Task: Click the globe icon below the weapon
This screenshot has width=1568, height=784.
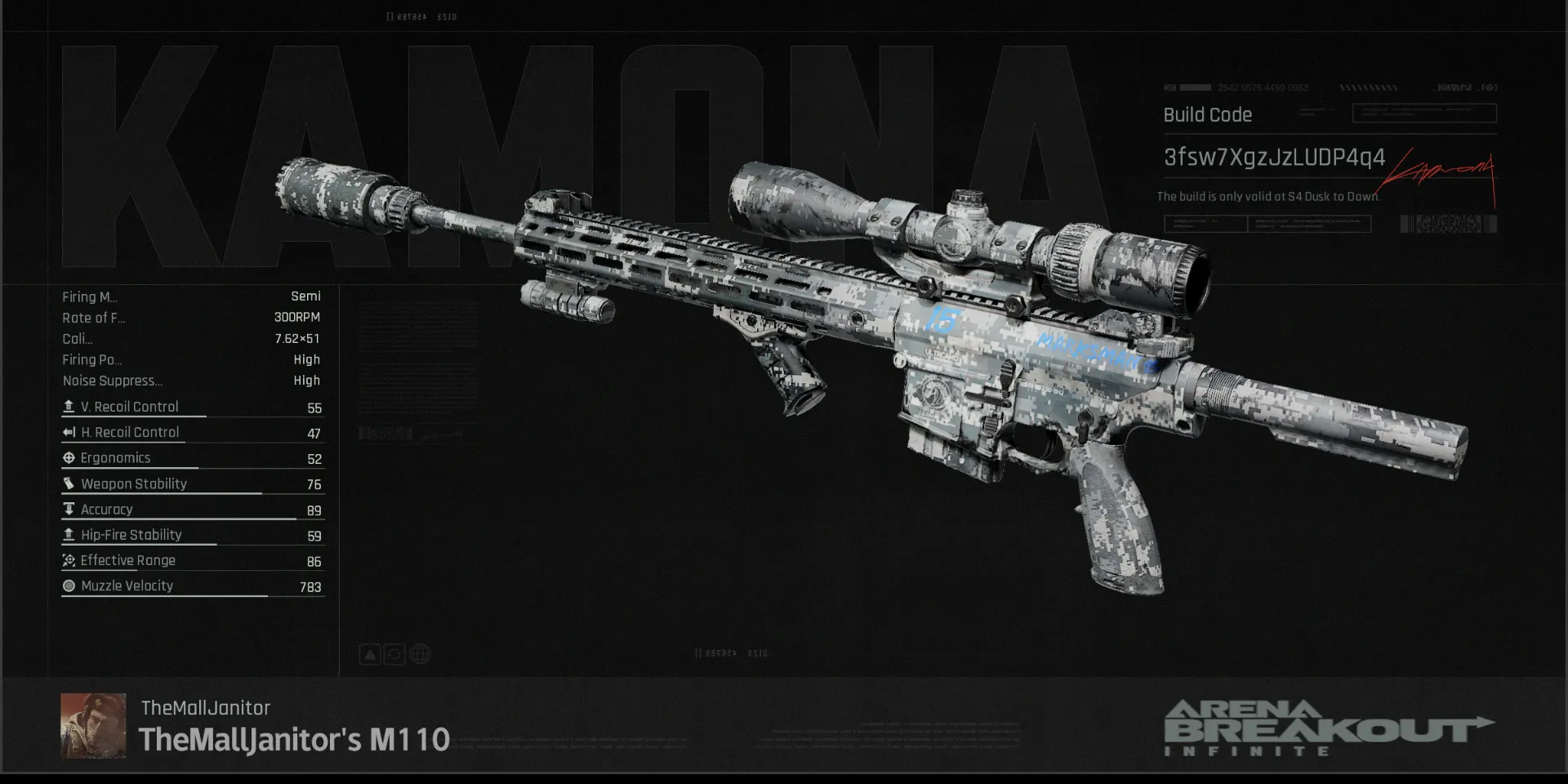Action: 420,653
